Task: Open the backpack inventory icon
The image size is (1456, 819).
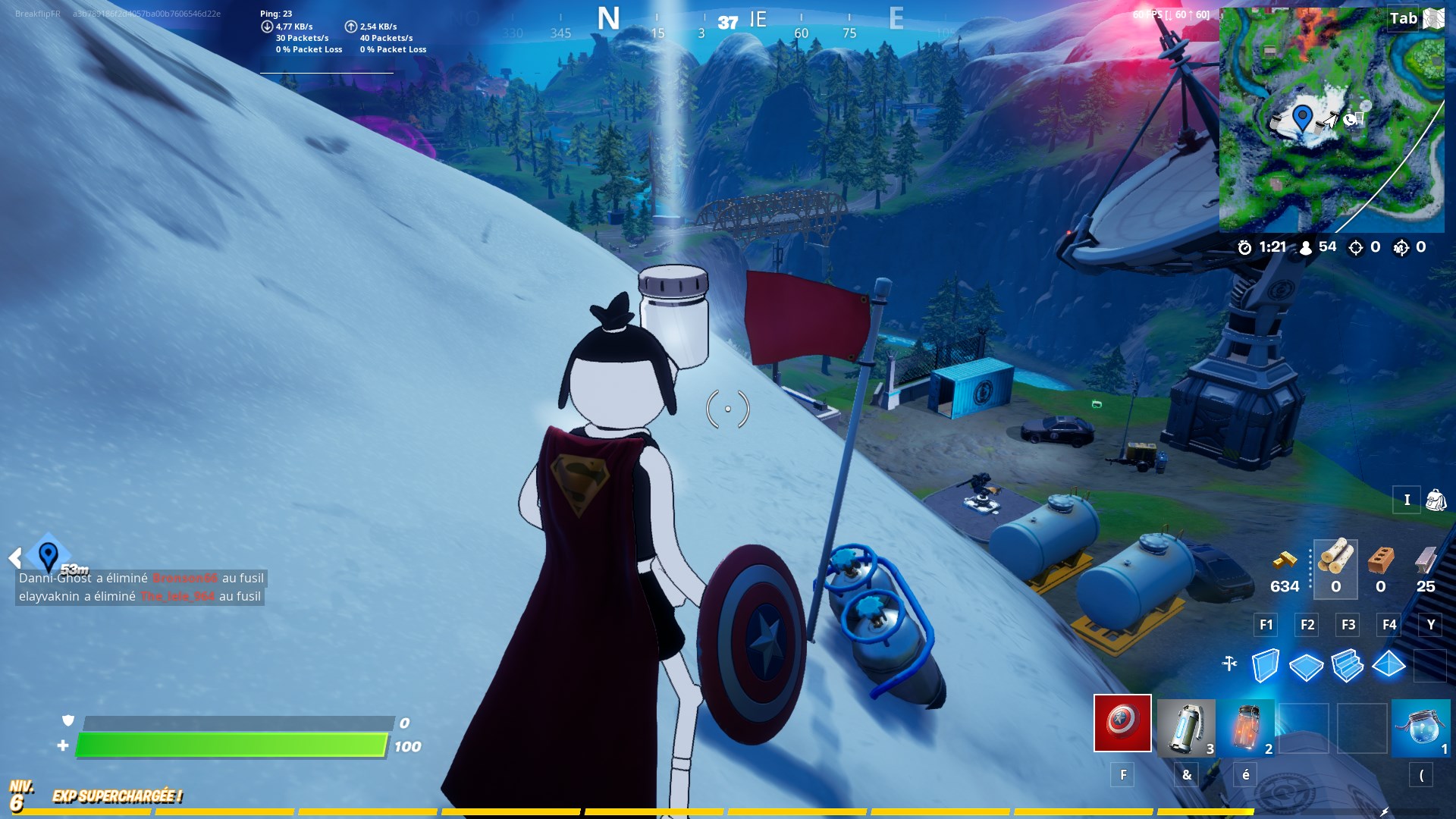Action: click(1435, 500)
